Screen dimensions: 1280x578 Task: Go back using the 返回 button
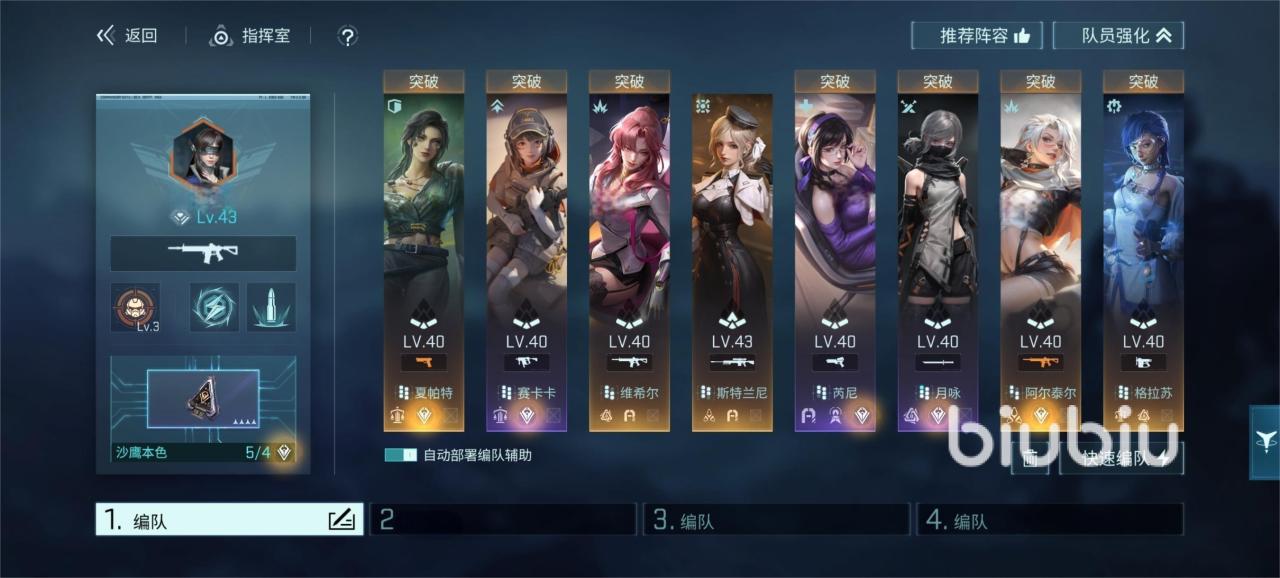pyautogui.click(x=127, y=36)
